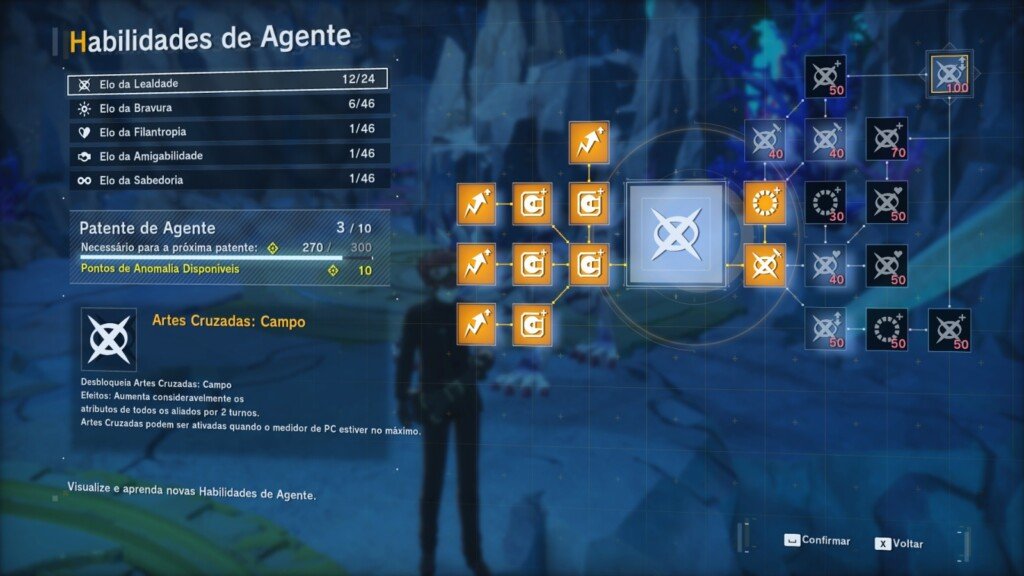Switch to Elo da Amigabilidade
This screenshot has height=576, width=1024.
(227, 156)
